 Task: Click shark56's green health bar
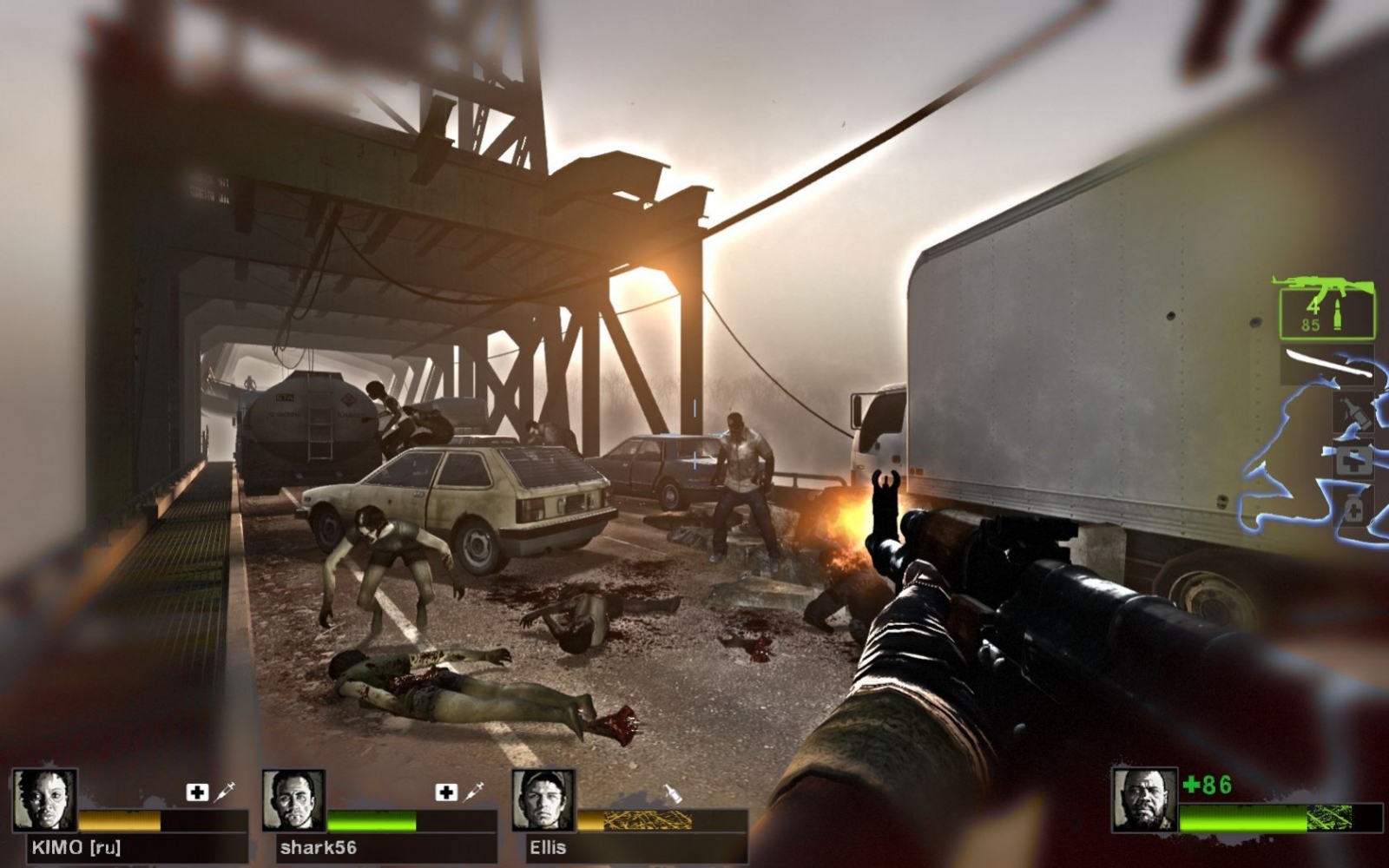[372, 821]
